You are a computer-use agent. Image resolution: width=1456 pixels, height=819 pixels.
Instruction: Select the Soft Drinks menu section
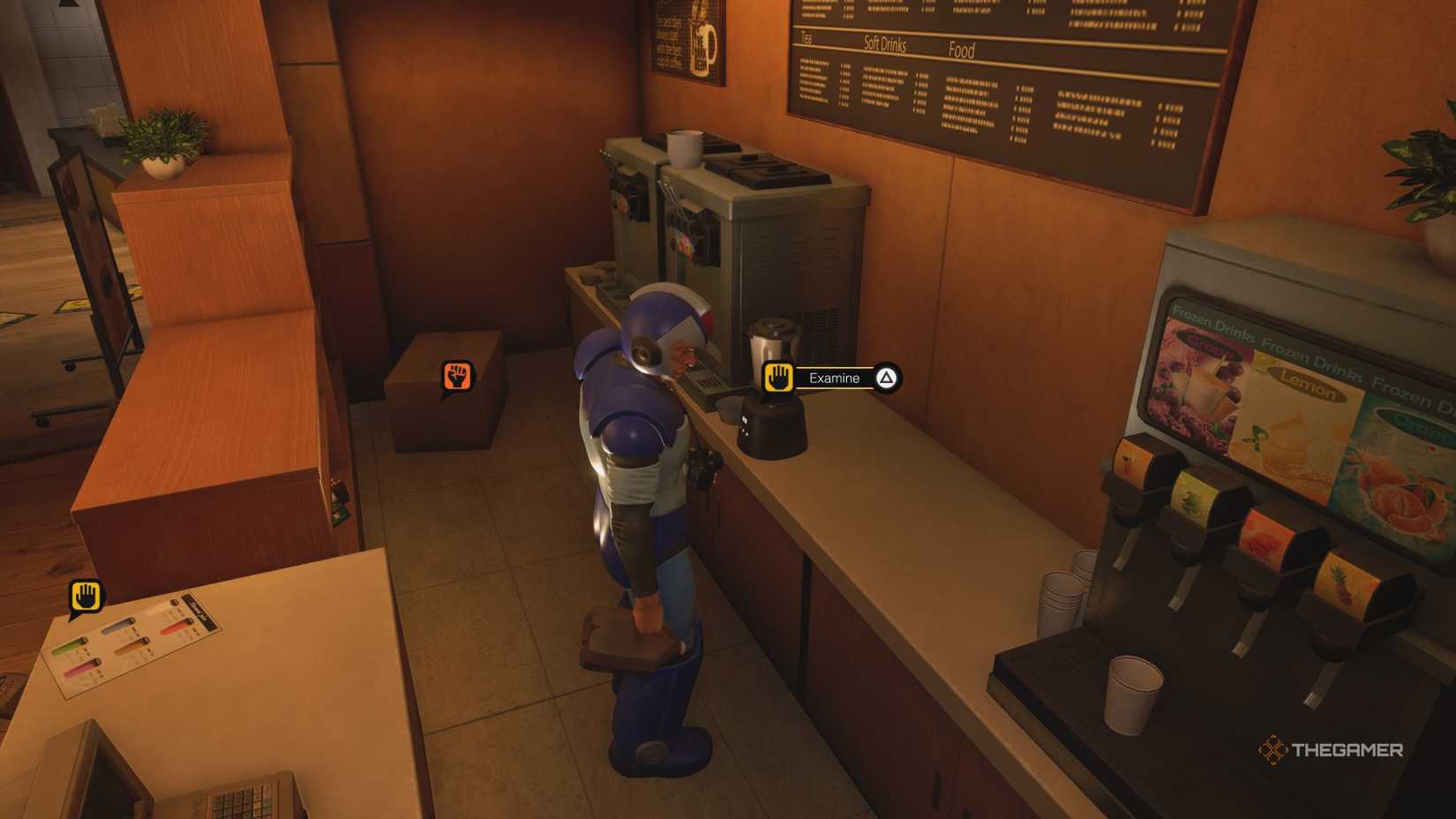(x=885, y=44)
